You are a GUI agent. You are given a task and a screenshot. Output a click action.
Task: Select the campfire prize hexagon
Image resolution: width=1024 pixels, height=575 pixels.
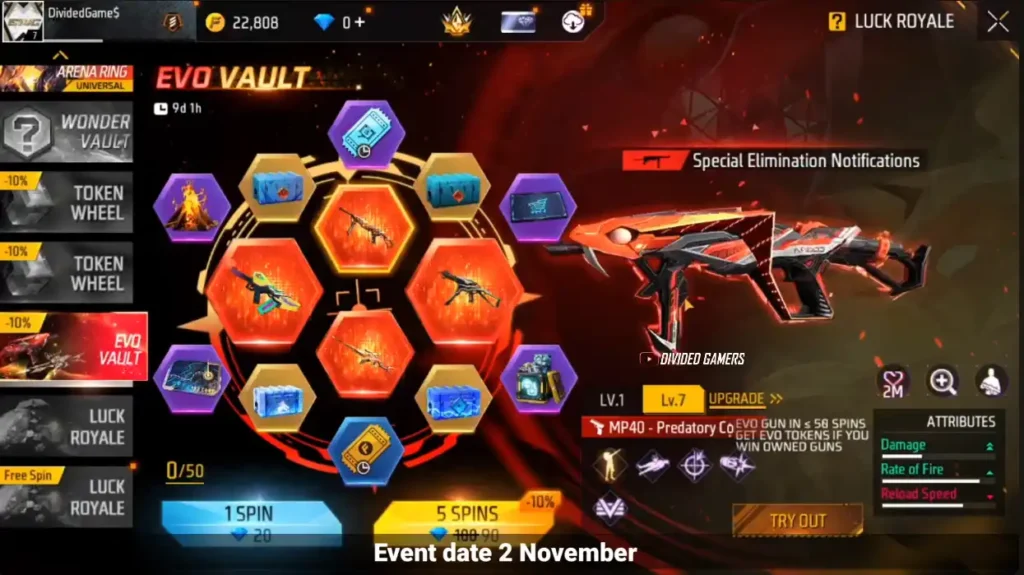tap(191, 208)
